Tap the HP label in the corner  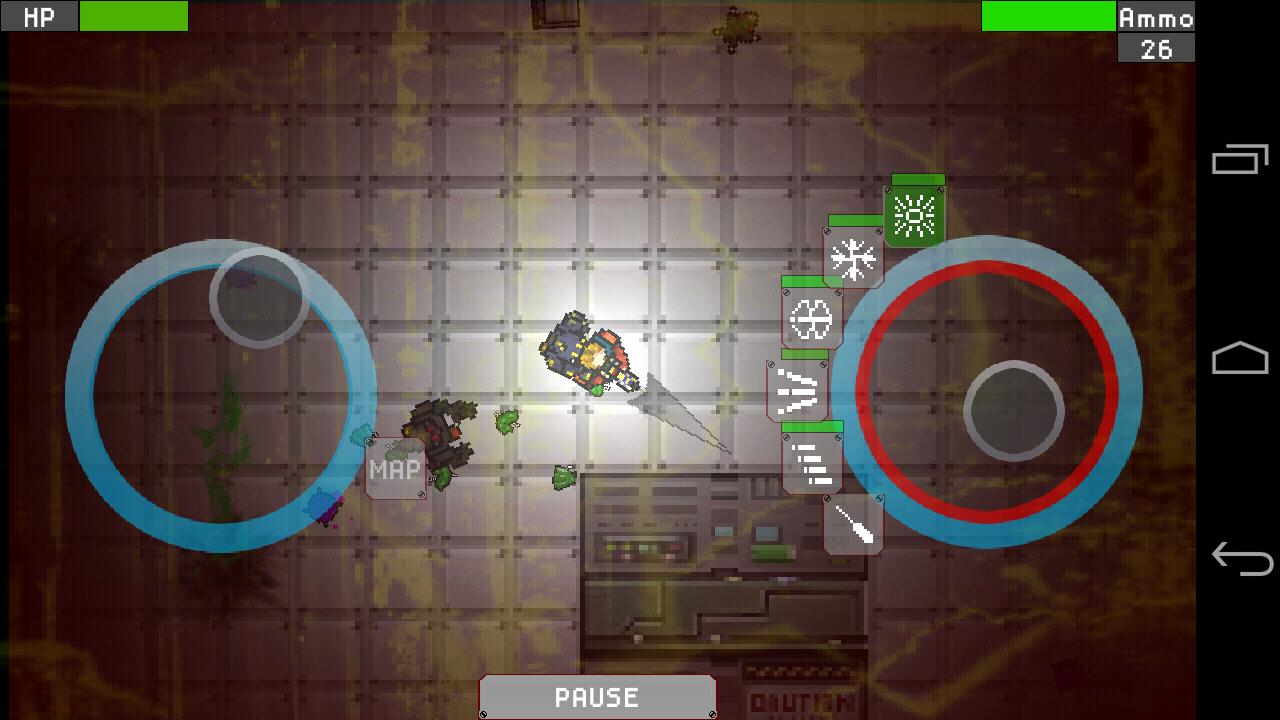(x=38, y=16)
